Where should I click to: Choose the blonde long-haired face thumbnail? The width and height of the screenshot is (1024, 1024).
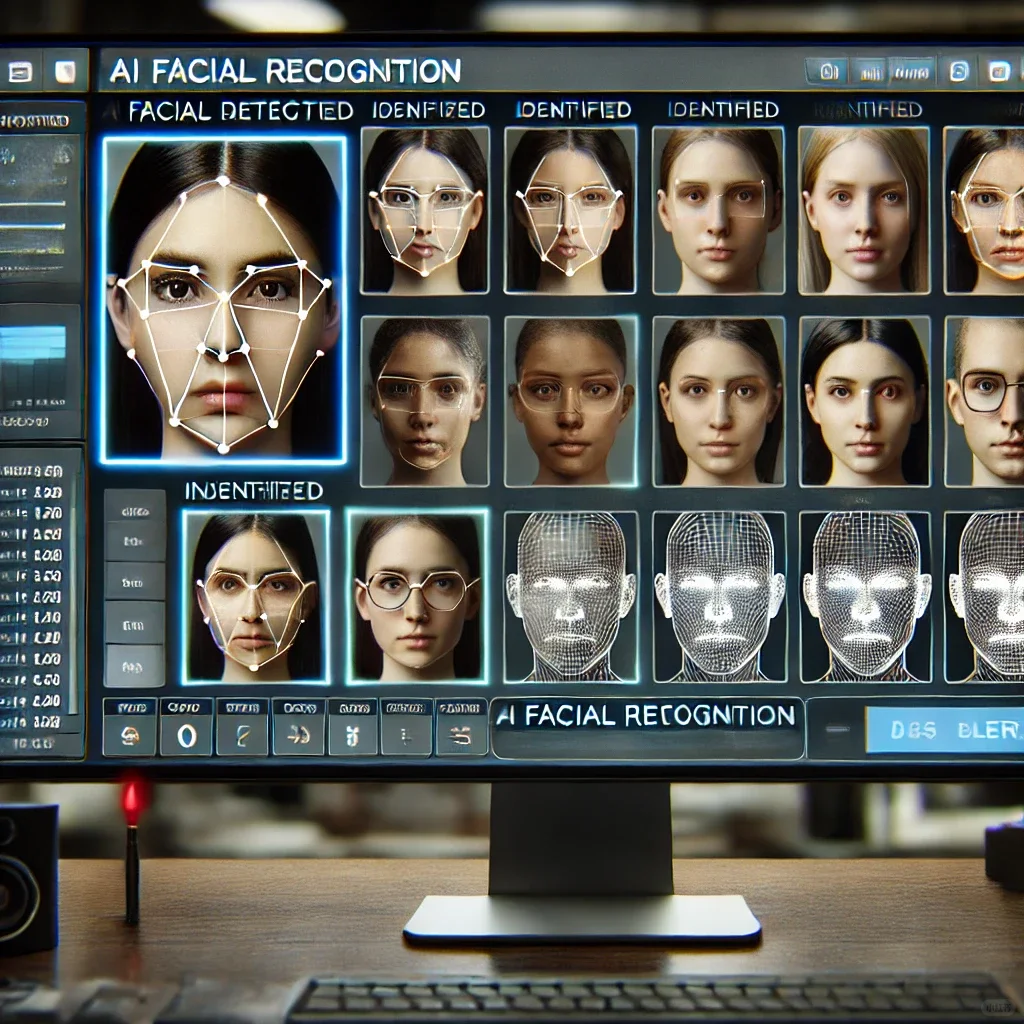click(864, 209)
